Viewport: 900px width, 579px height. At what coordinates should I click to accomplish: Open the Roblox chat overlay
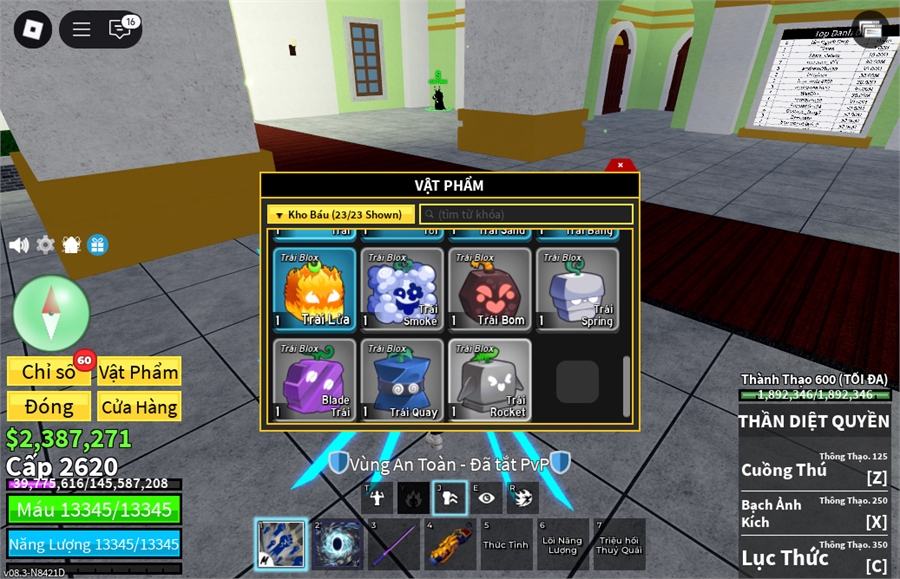point(120,29)
